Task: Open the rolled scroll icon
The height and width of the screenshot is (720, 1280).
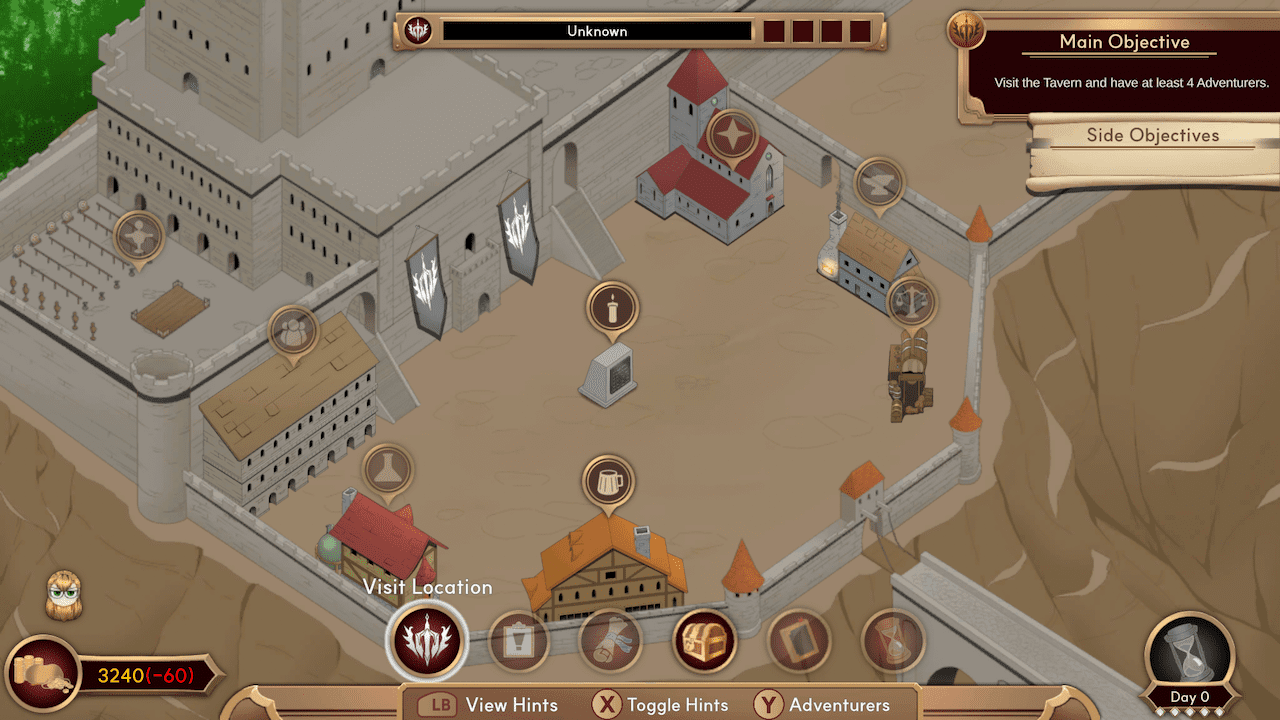Action: pyautogui.click(x=610, y=641)
